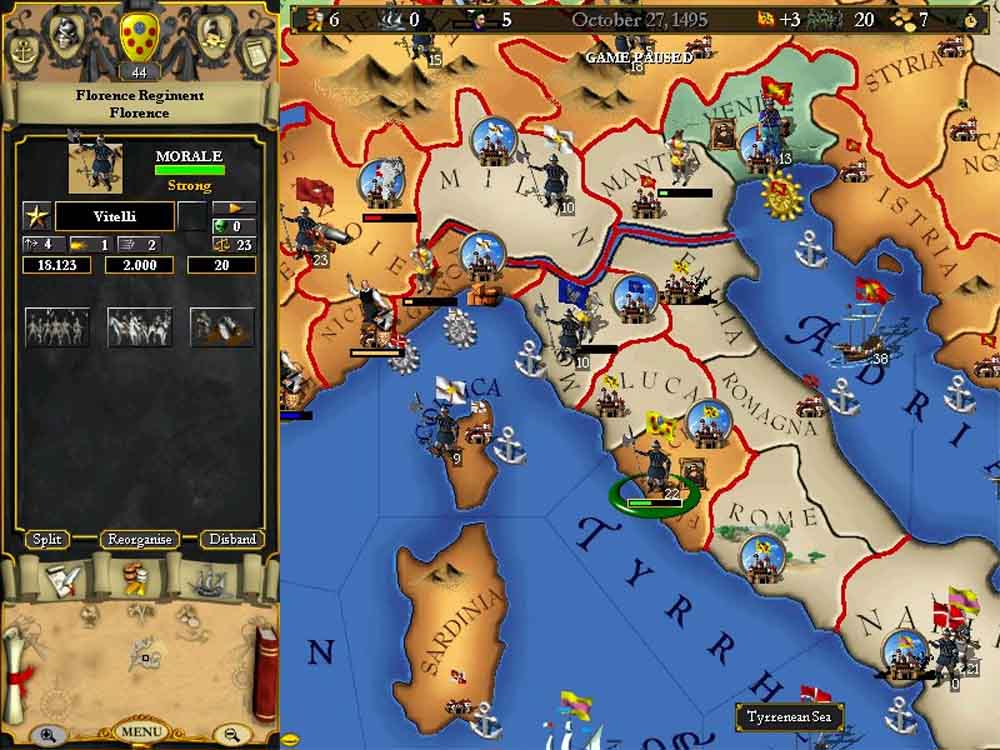Screen dimensions: 1000x750
Task: Select the scroll and quill tab
Action: 60,580
